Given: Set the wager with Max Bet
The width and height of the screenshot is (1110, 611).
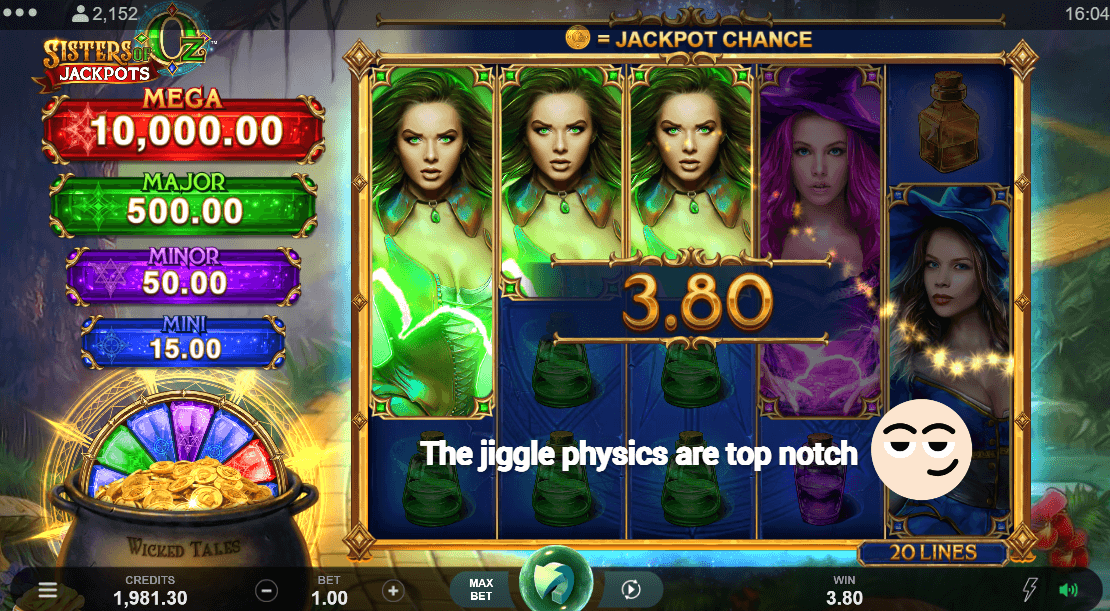Looking at the screenshot, I should (481, 590).
